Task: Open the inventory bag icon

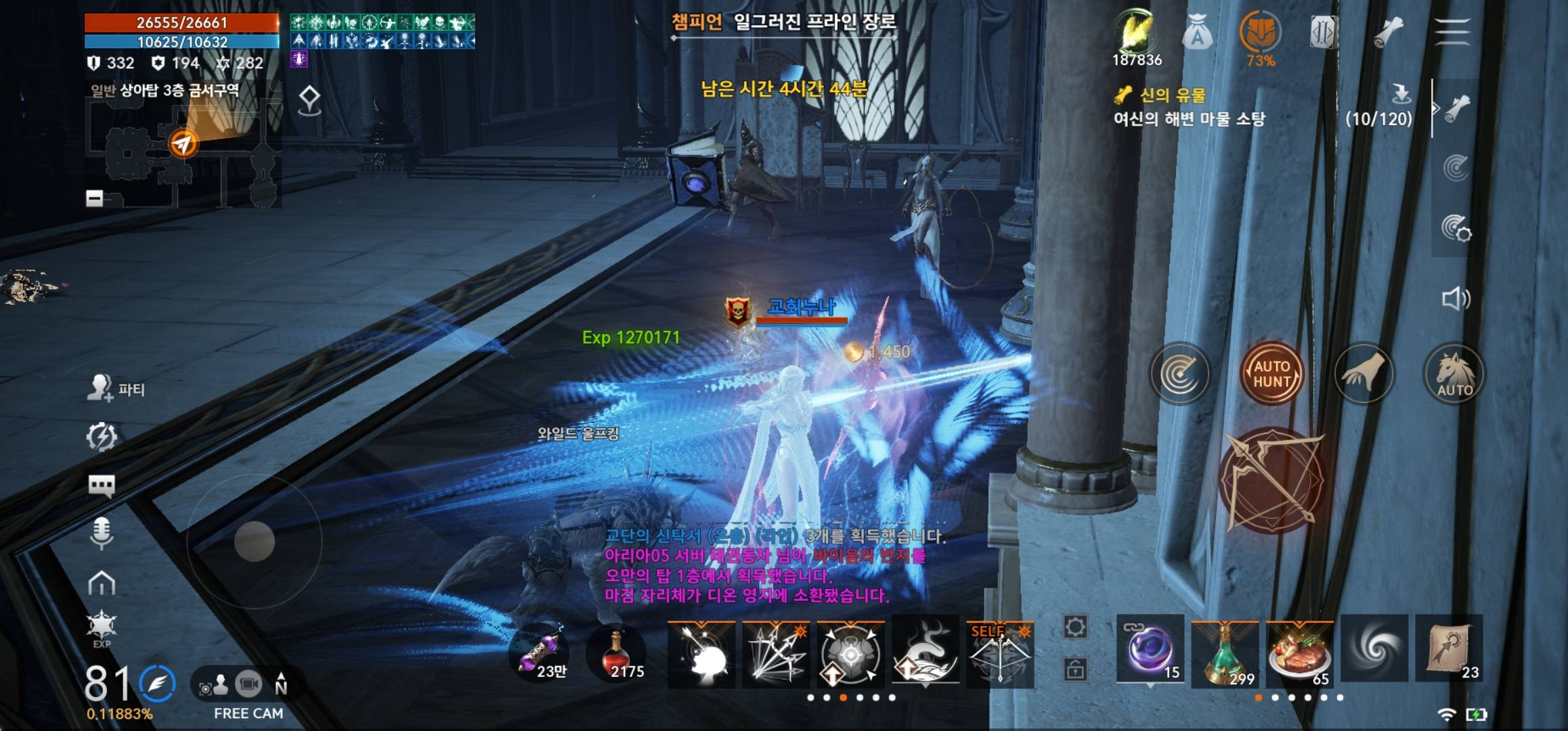Action: click(1197, 32)
